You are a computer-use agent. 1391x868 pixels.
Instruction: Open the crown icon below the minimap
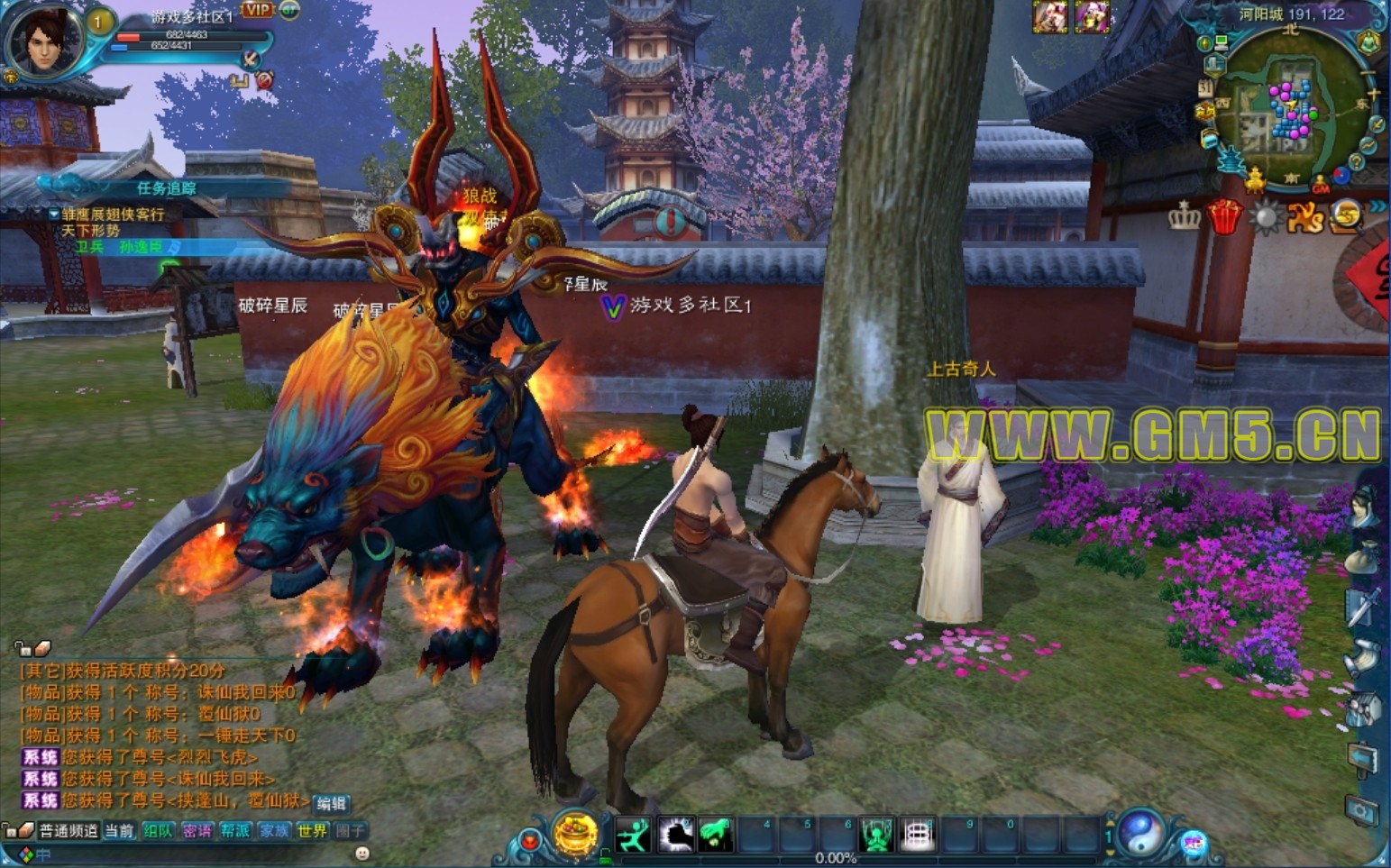coord(1184,216)
